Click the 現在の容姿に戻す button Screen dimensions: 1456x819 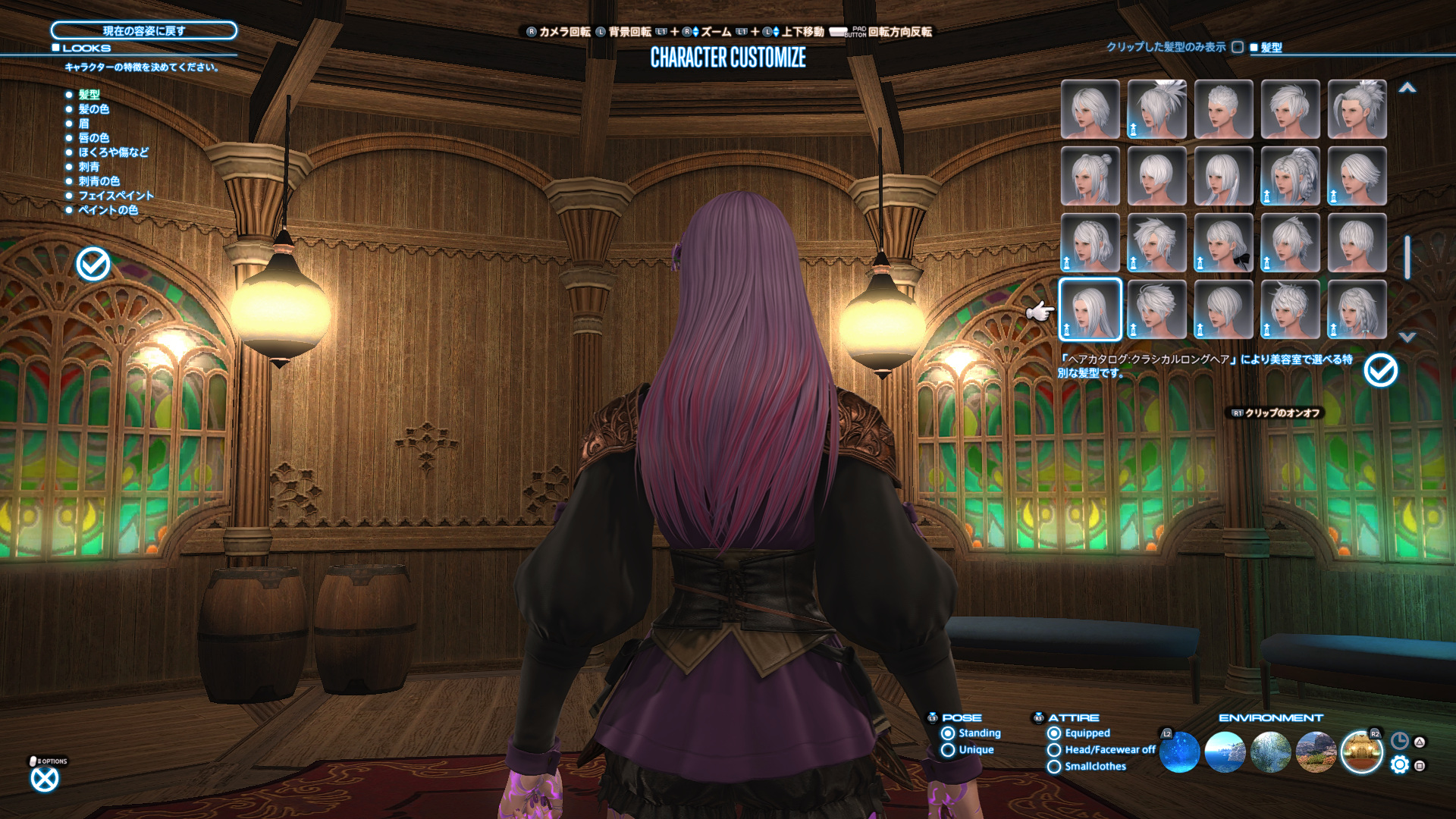pos(143,30)
